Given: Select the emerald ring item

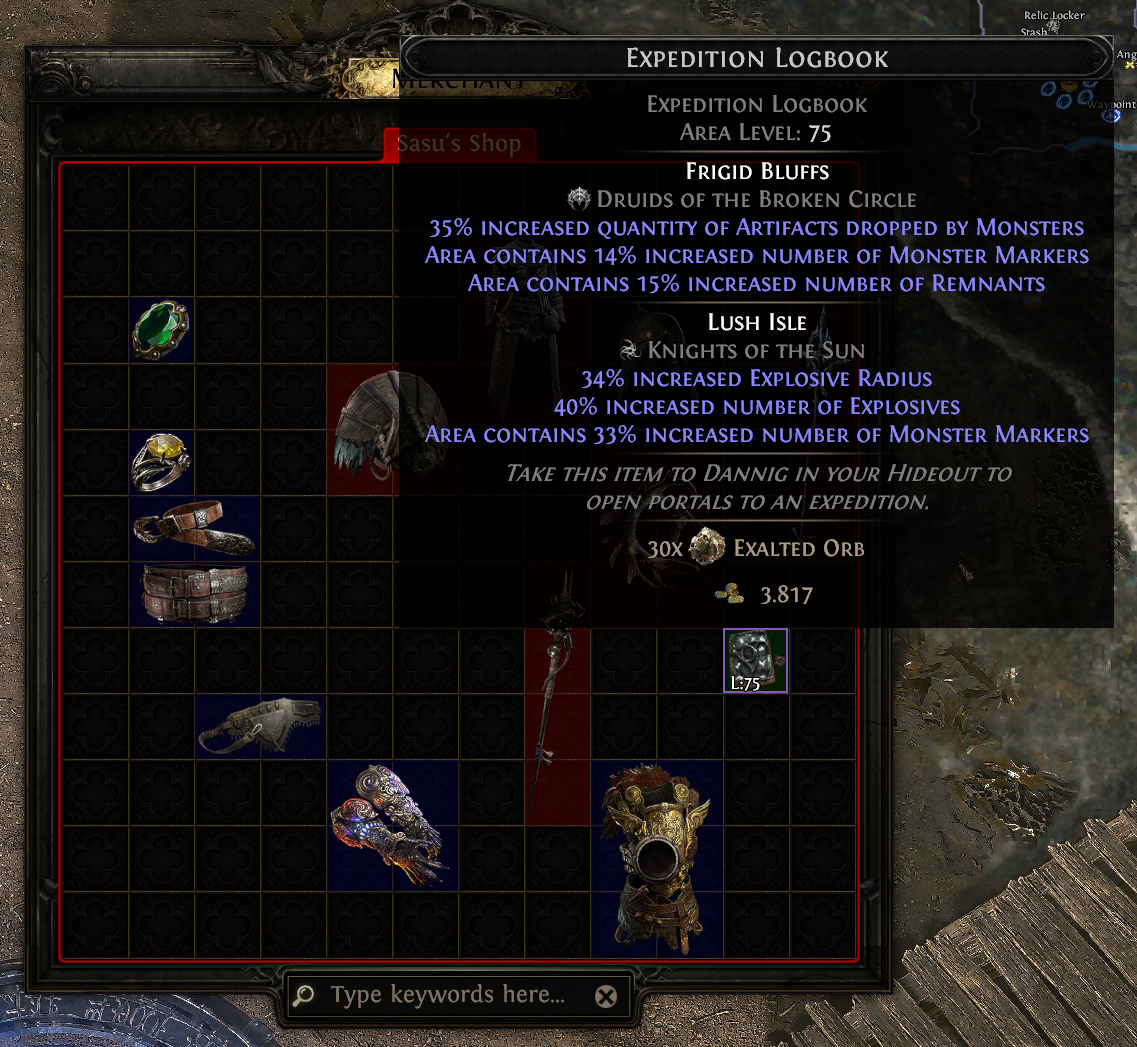Looking at the screenshot, I should click(x=161, y=331).
